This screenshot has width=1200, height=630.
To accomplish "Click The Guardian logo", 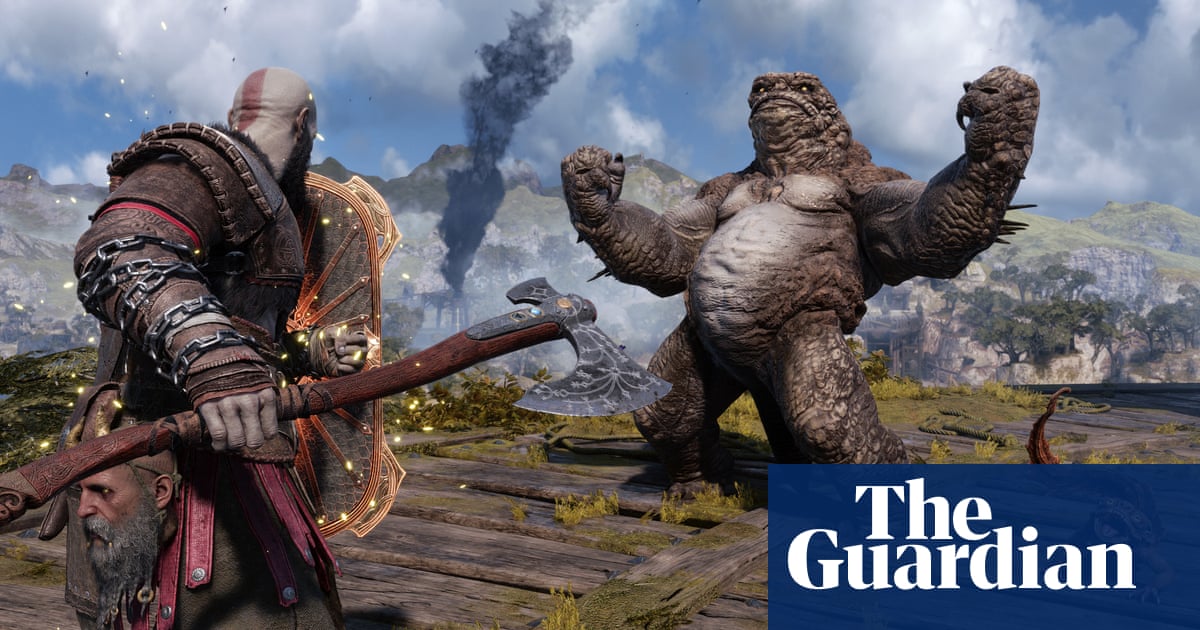I will (960, 537).
